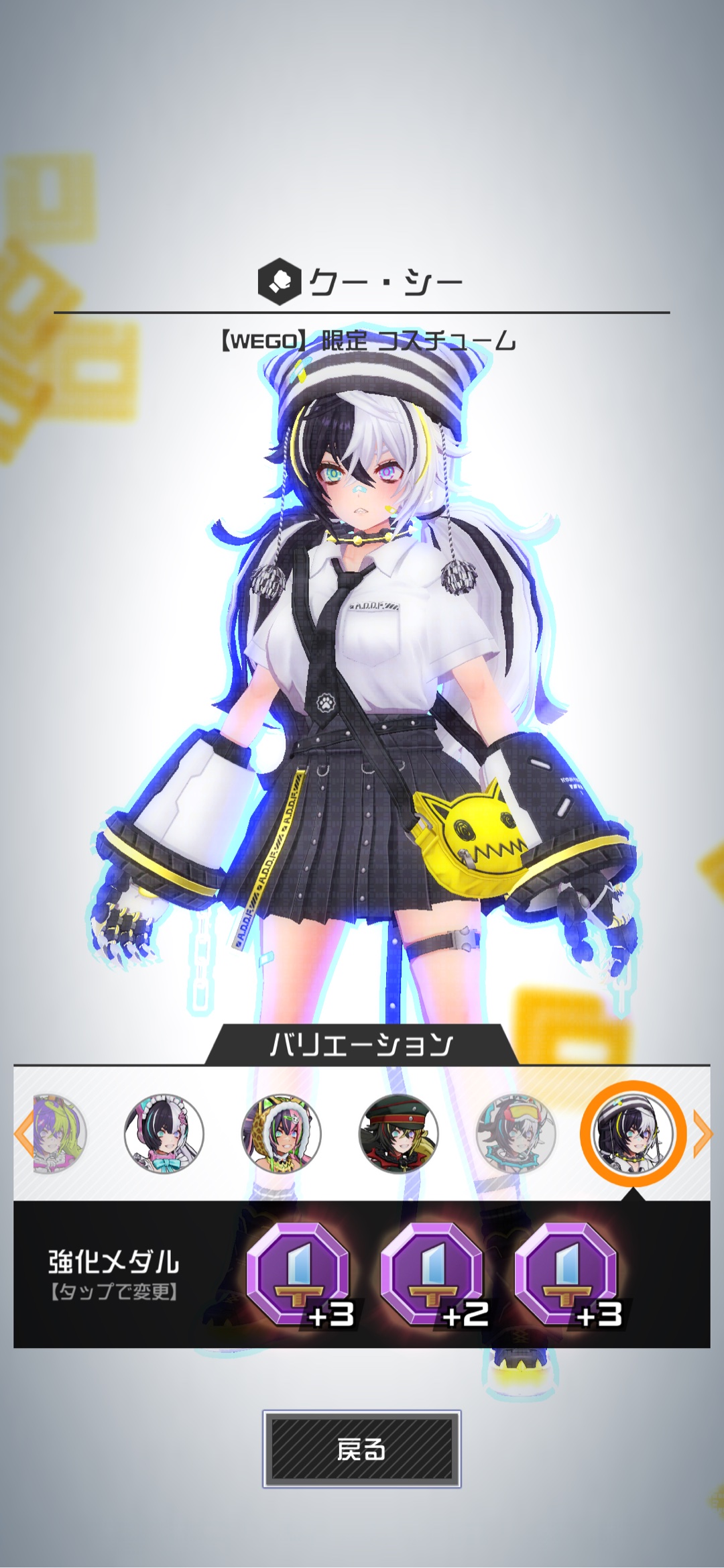Image resolution: width=724 pixels, height=1568 pixels.
Task: Choose the purple-green hair costume variation
Action: coord(60,1133)
